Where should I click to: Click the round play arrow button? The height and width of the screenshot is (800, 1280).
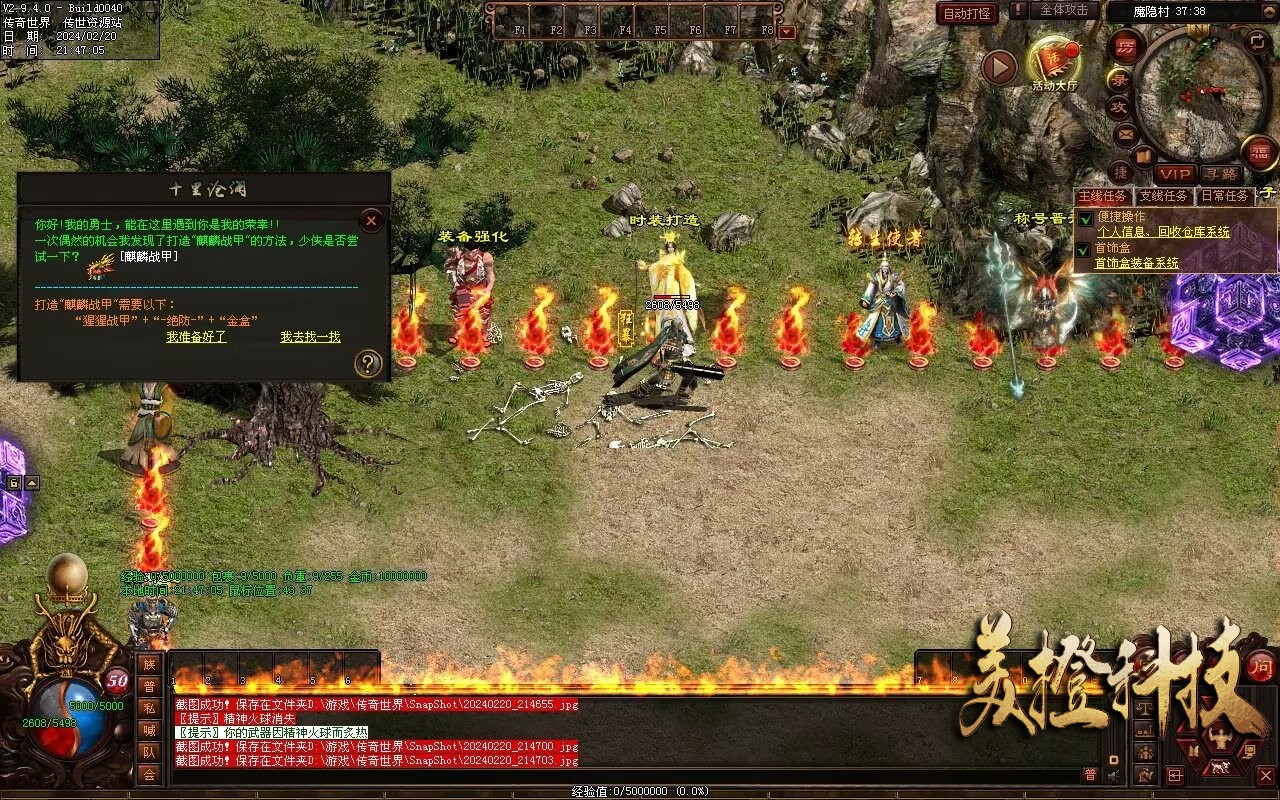[998, 67]
